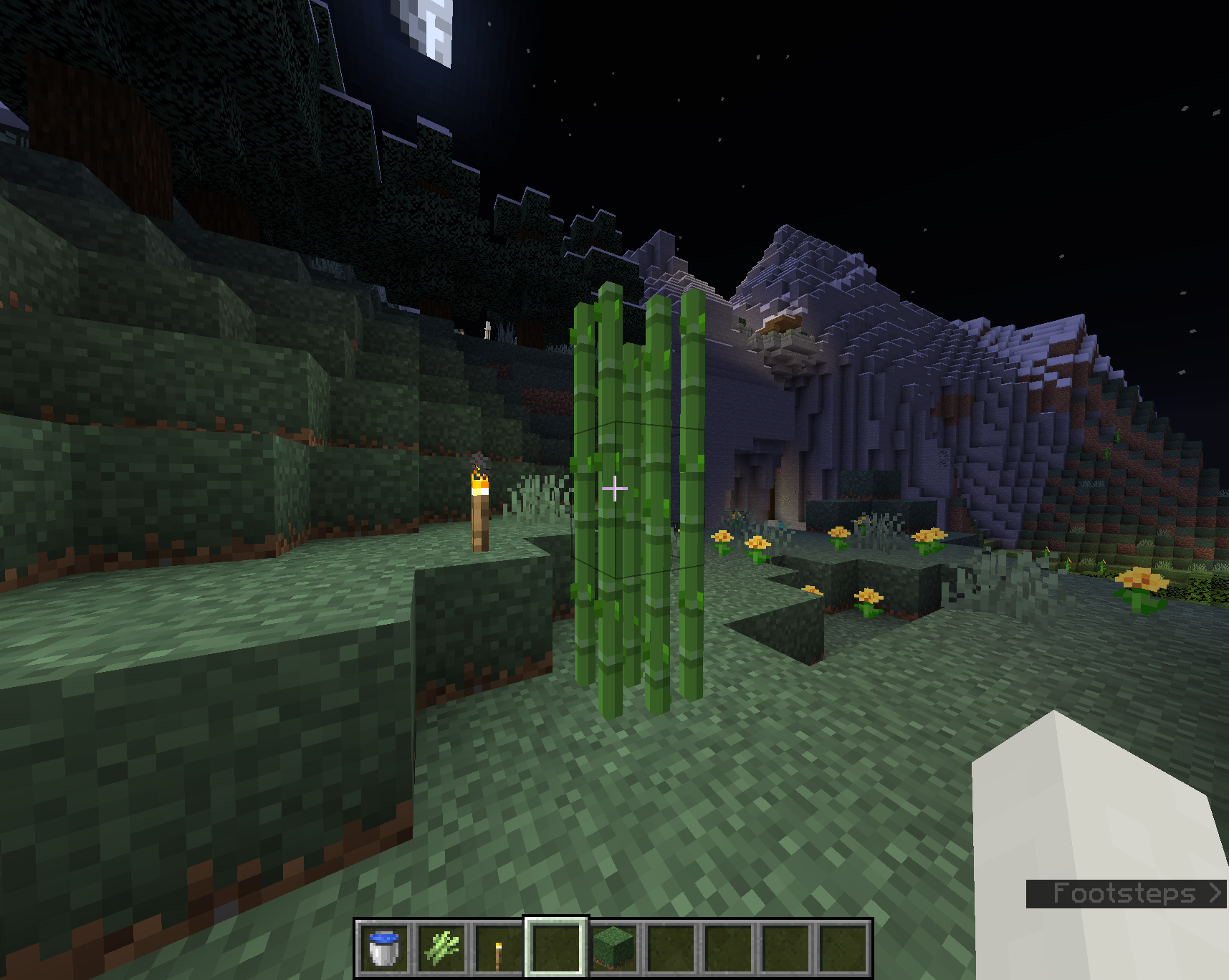The width and height of the screenshot is (1229, 980).
Task: Switch to the torch hotbar slot
Action: [499, 948]
